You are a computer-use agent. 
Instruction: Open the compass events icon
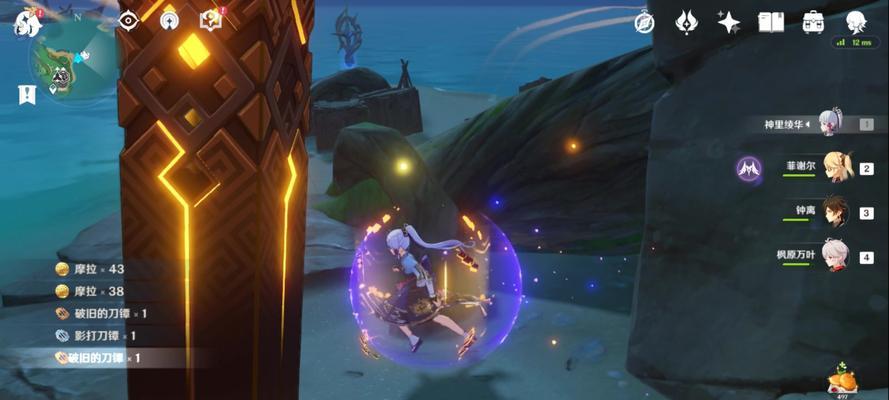pyautogui.click(x=644, y=22)
